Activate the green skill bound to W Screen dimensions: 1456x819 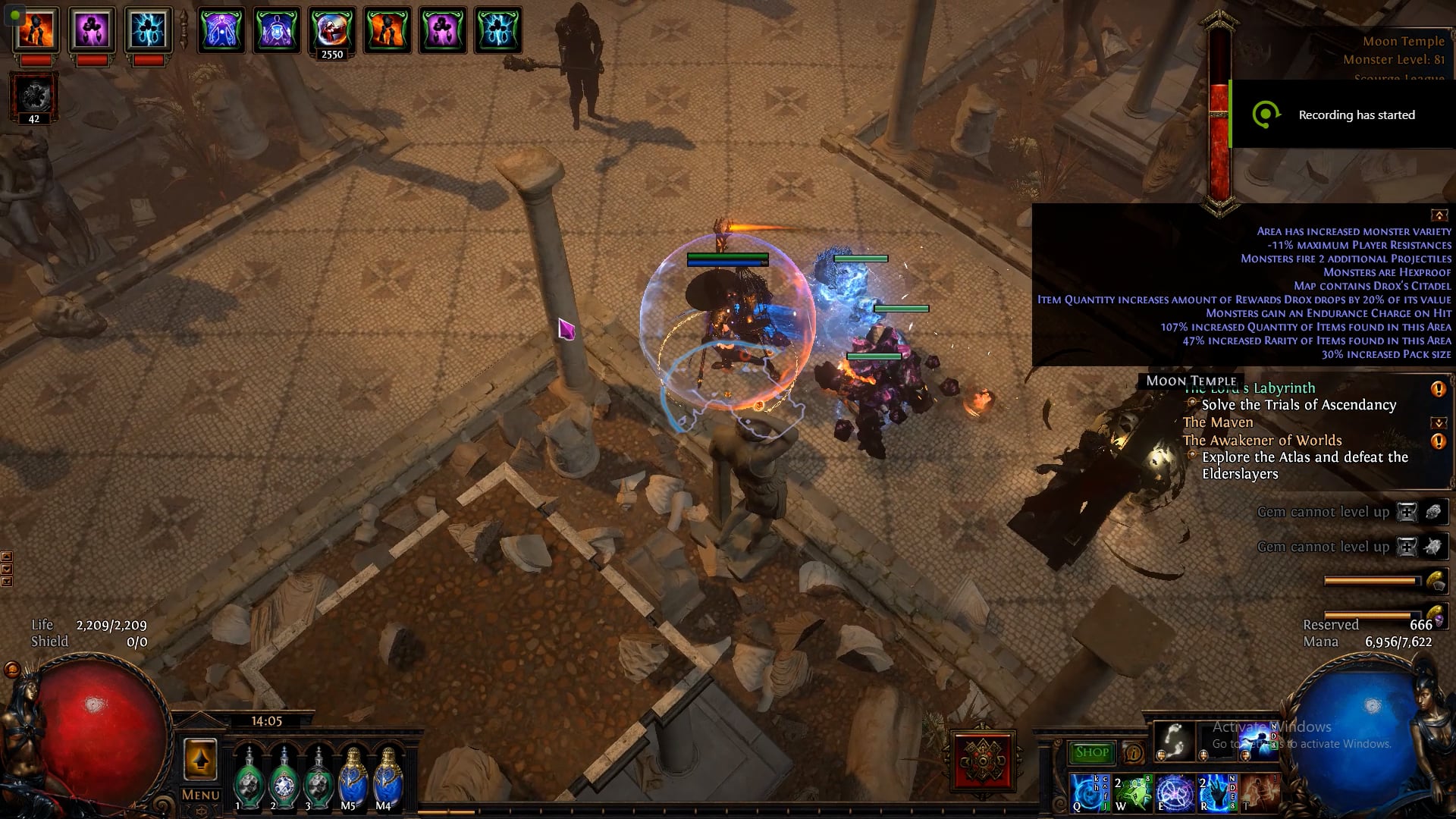click(1131, 792)
